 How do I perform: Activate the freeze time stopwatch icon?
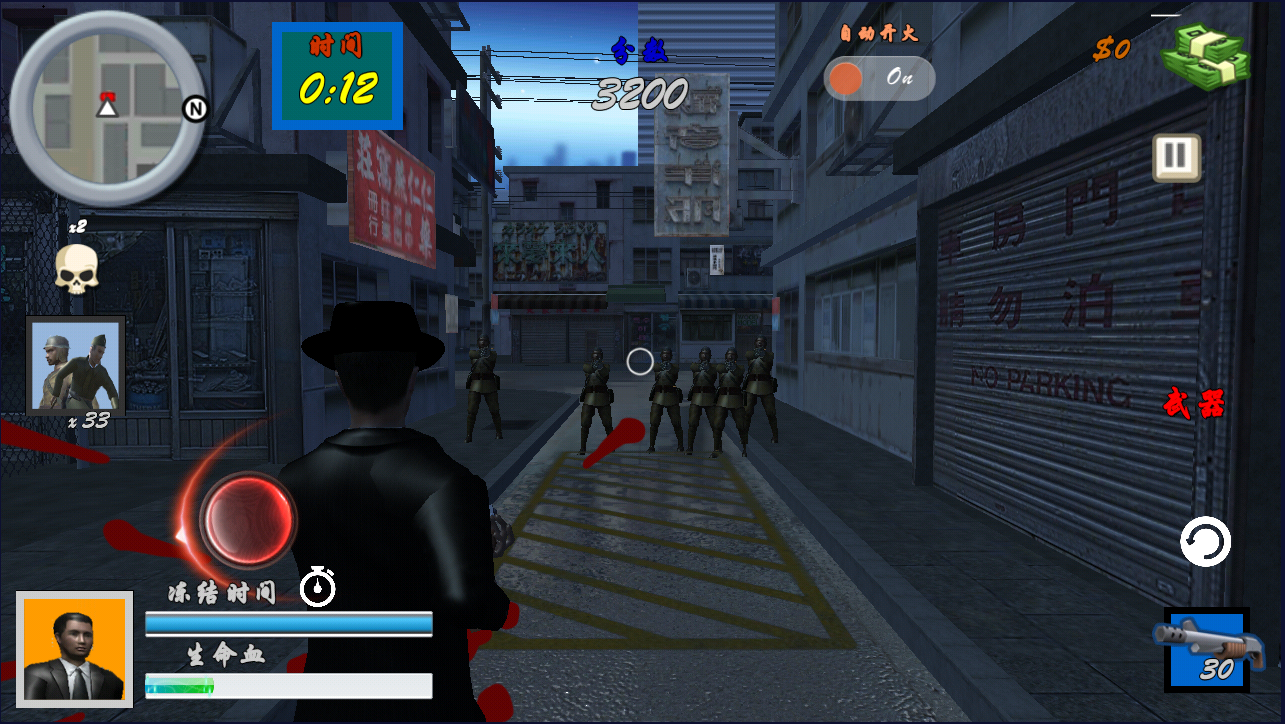coord(318,586)
